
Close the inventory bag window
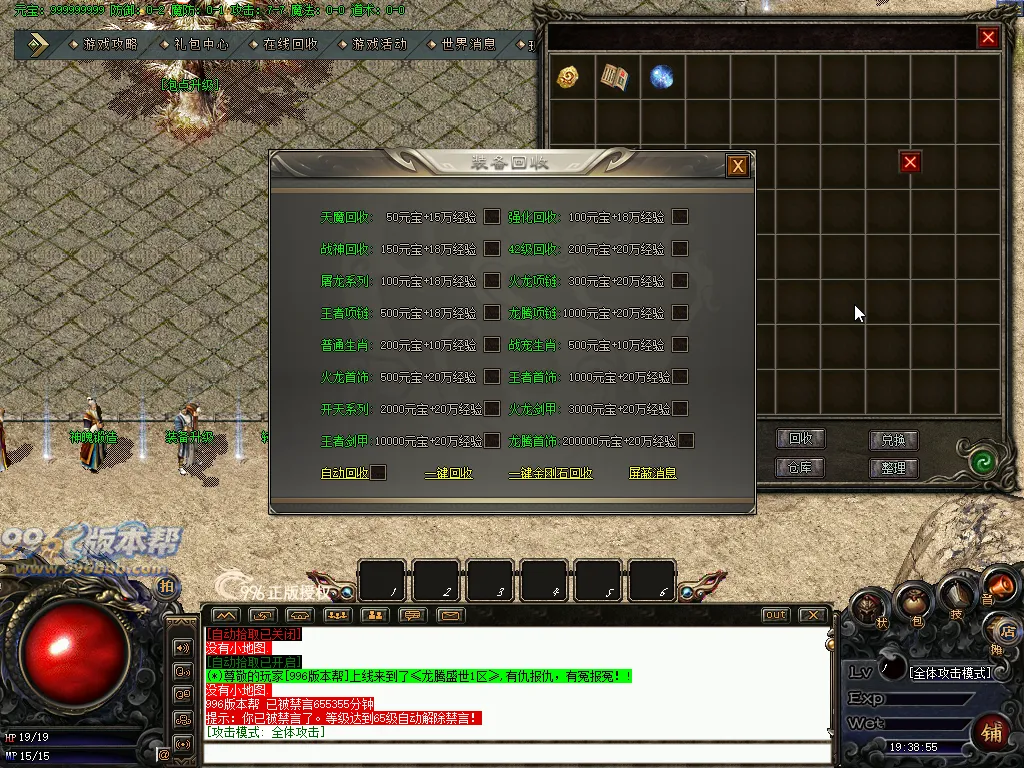(x=988, y=38)
